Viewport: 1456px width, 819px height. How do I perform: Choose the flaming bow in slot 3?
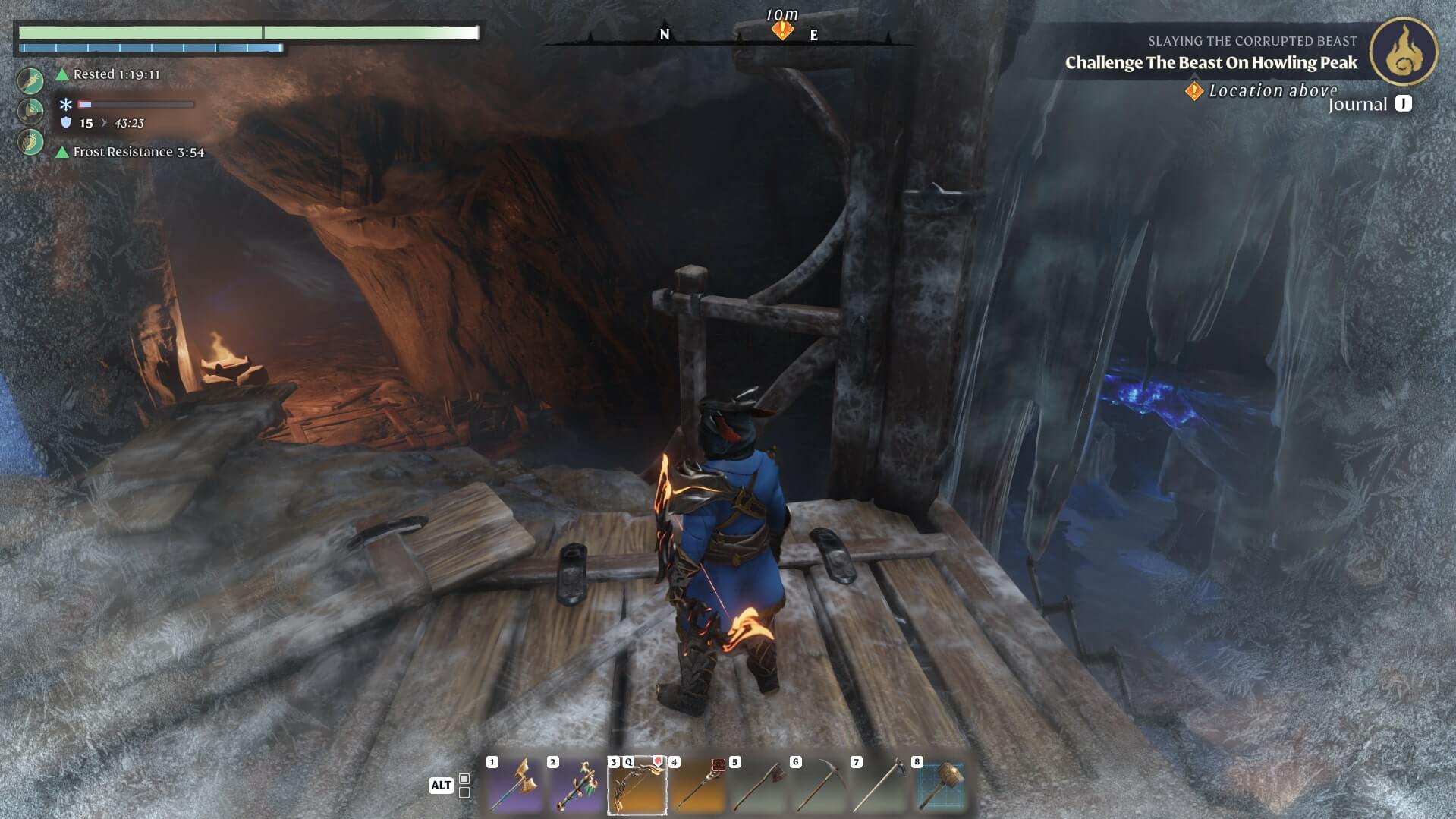[x=637, y=786]
